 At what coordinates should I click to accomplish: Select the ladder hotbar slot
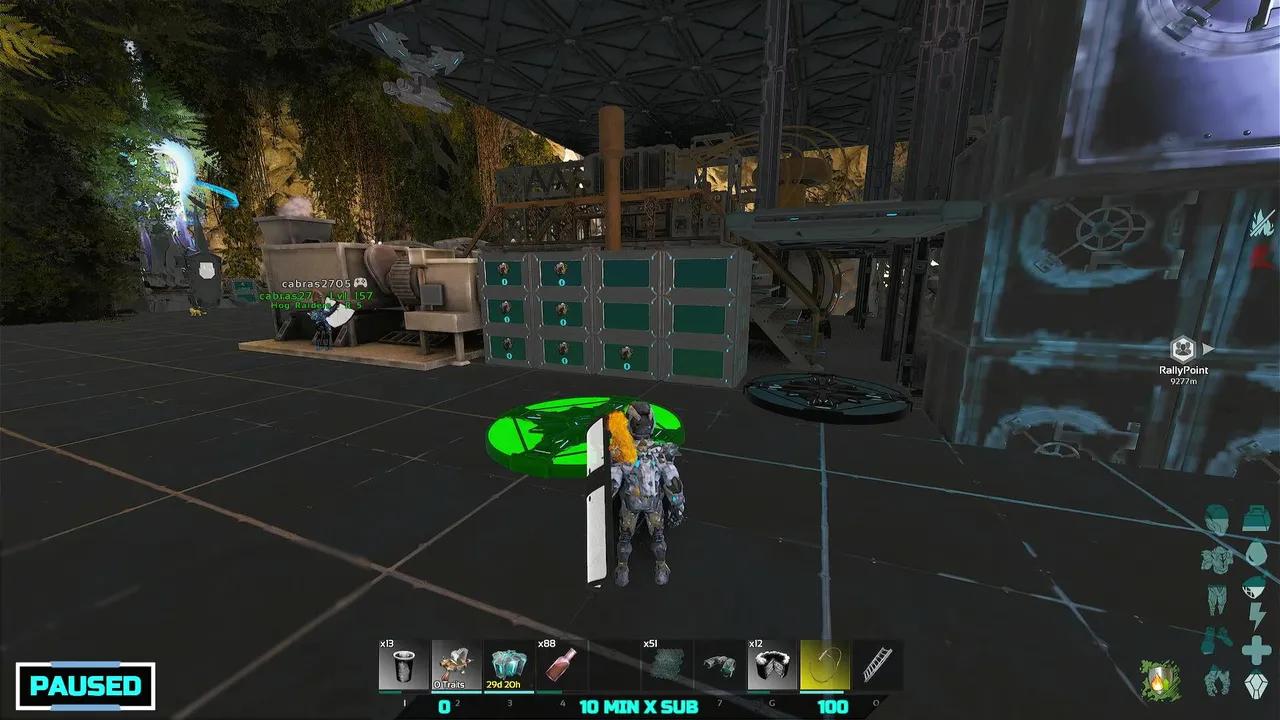coord(877,665)
